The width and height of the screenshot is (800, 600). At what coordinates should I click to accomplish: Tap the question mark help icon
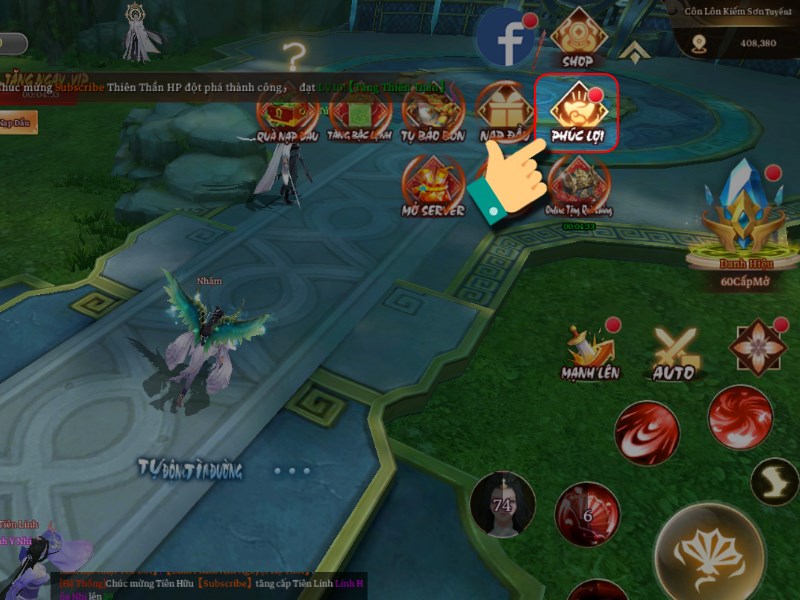click(293, 56)
